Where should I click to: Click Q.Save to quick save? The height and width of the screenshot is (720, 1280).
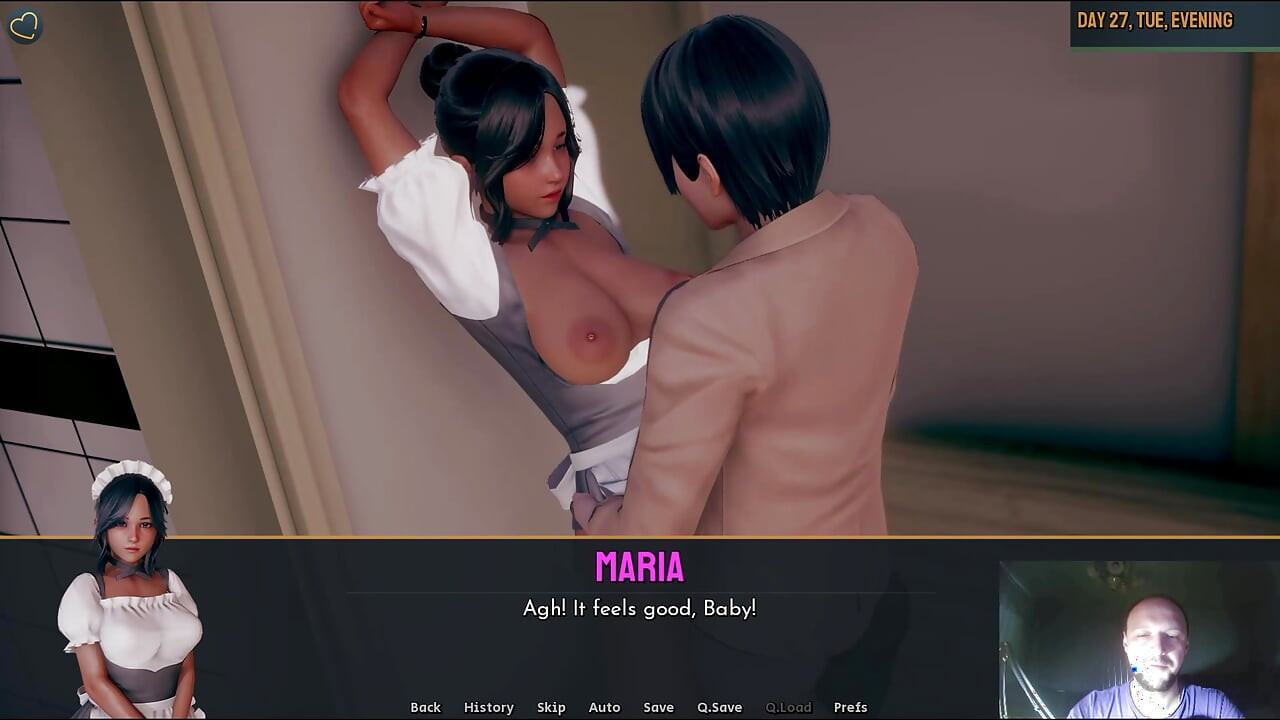click(x=719, y=707)
